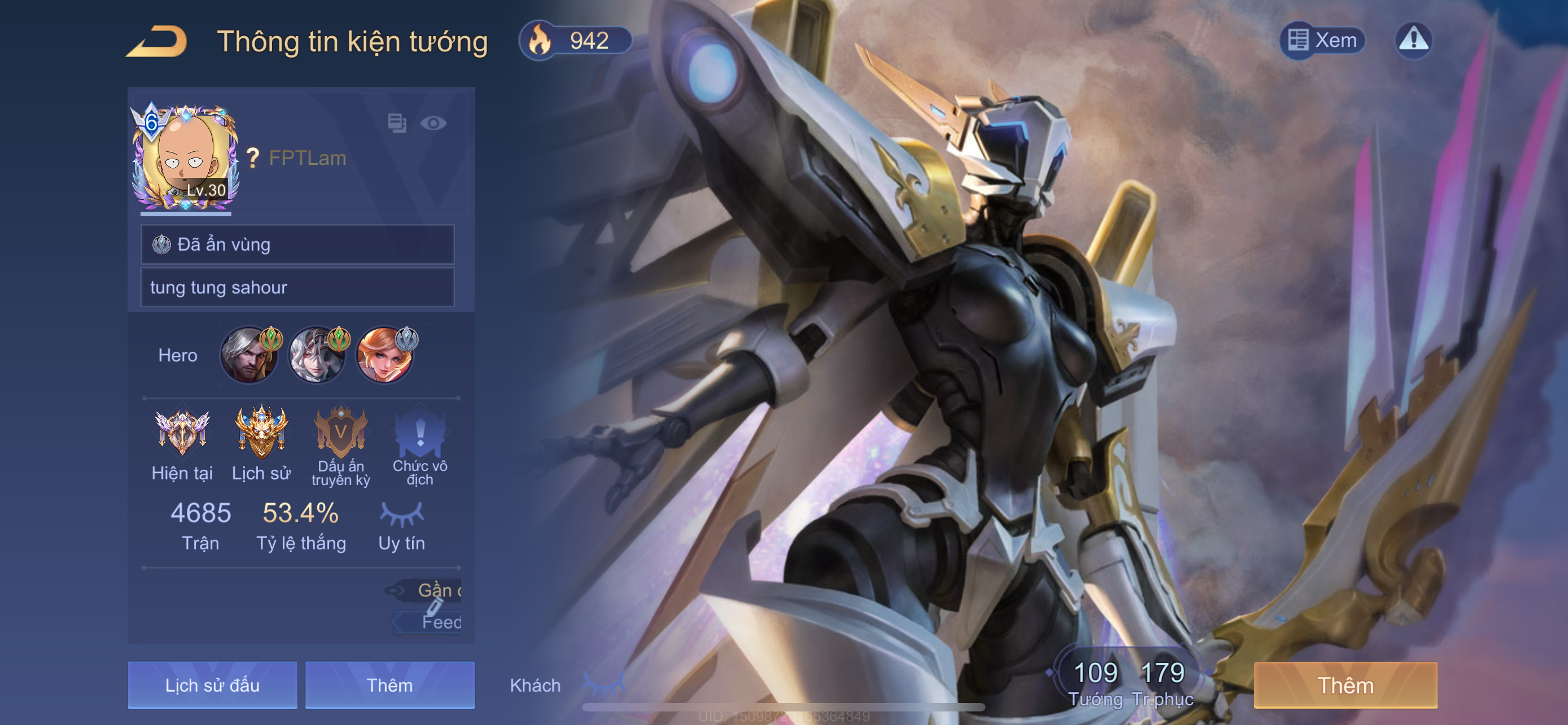The image size is (1568, 725).
Task: Open the Xem view button
Action: pyautogui.click(x=1322, y=41)
